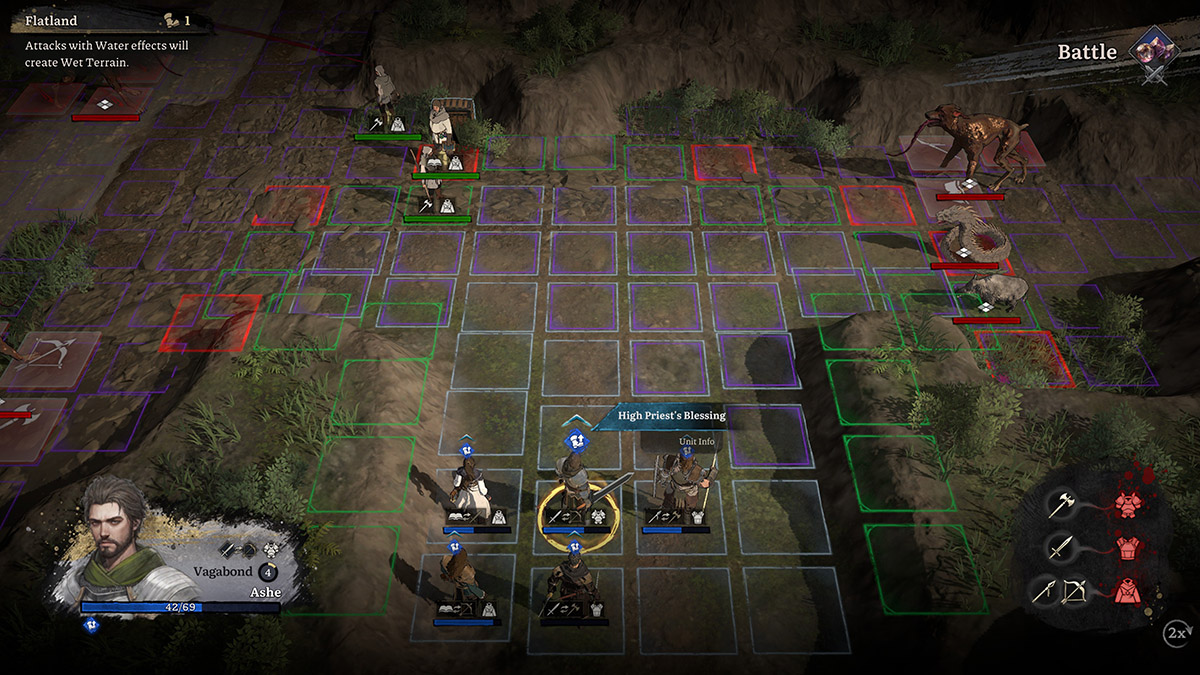Click the High Priest's Blessing label
Screen dimensions: 1200x675
pyautogui.click(x=671, y=415)
